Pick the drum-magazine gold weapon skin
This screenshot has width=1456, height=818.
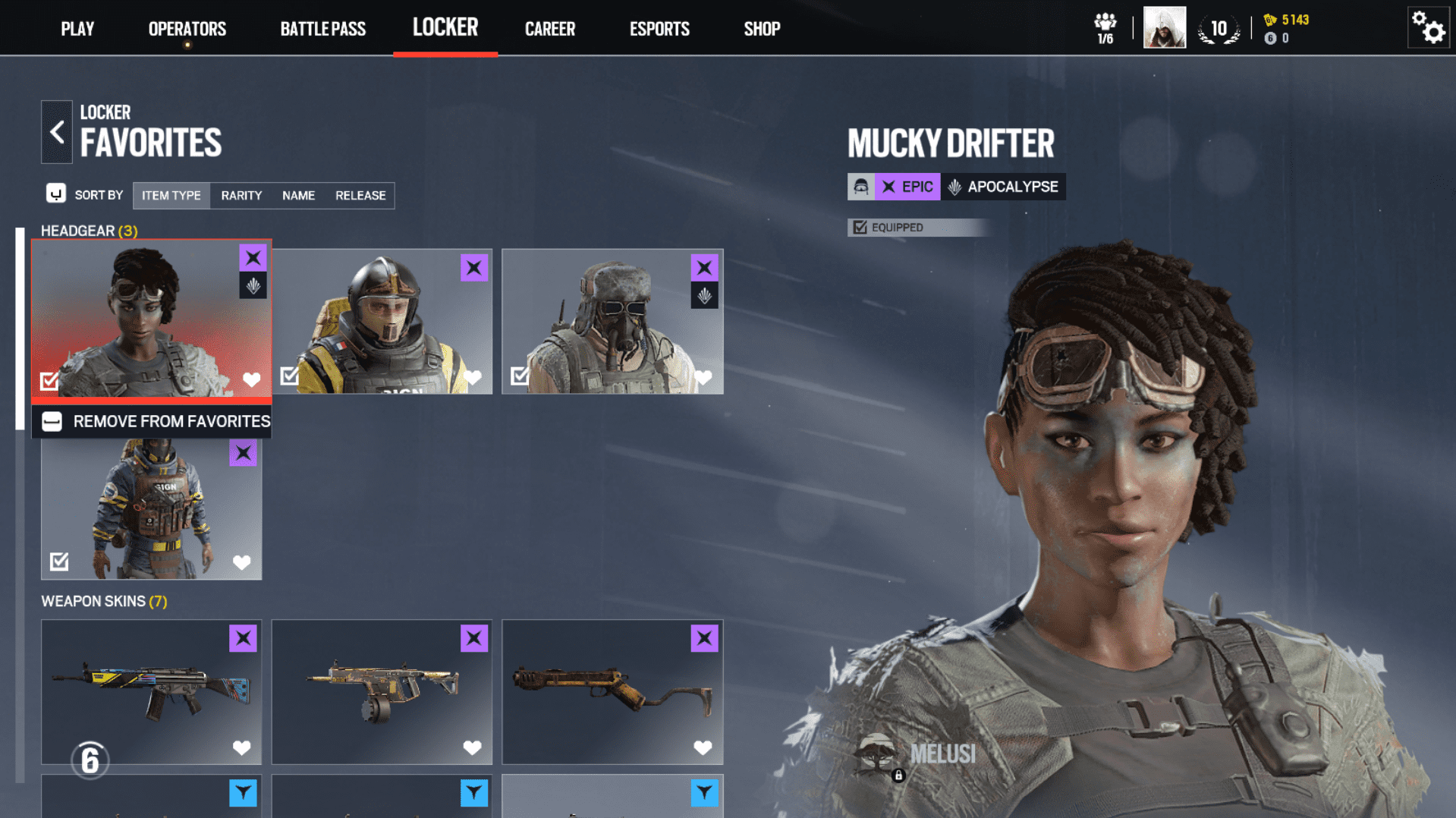(x=382, y=691)
